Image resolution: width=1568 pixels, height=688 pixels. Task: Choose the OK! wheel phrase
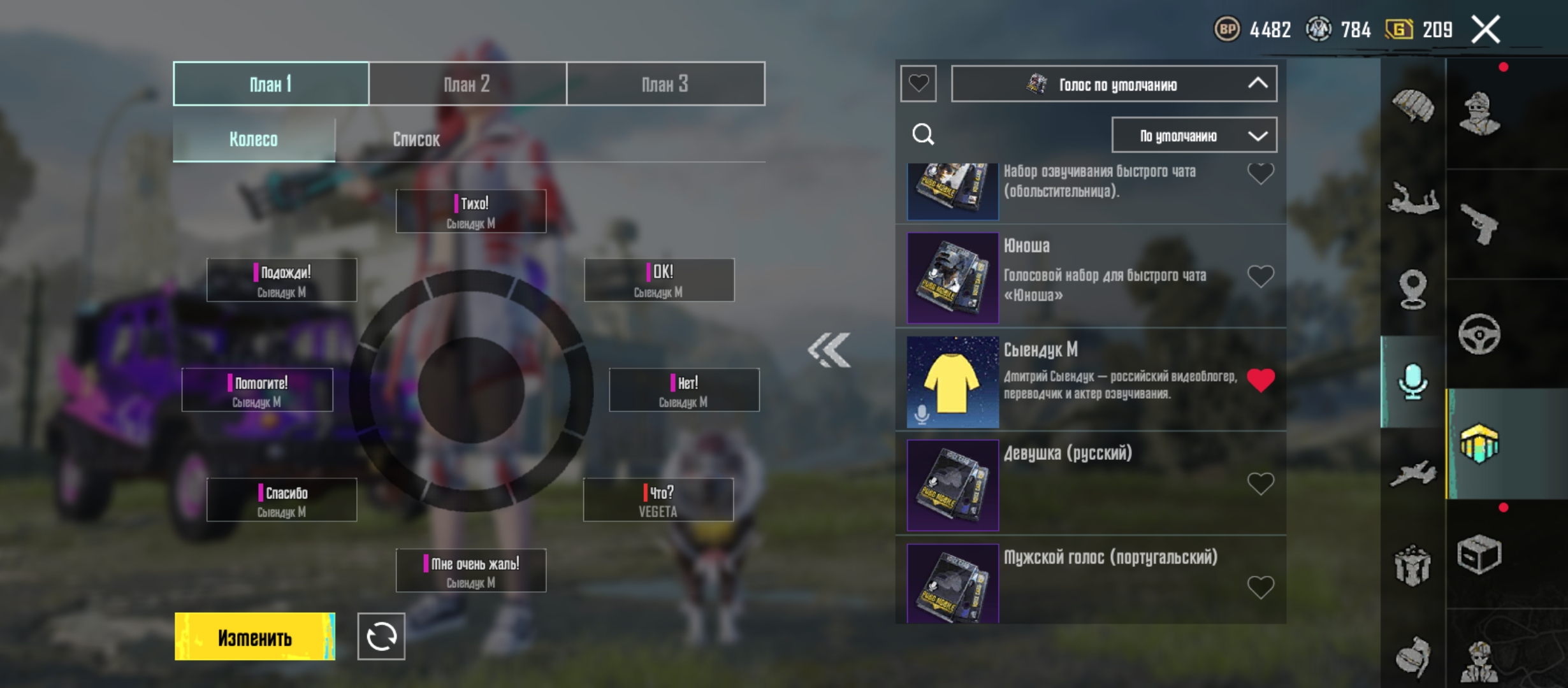[659, 280]
